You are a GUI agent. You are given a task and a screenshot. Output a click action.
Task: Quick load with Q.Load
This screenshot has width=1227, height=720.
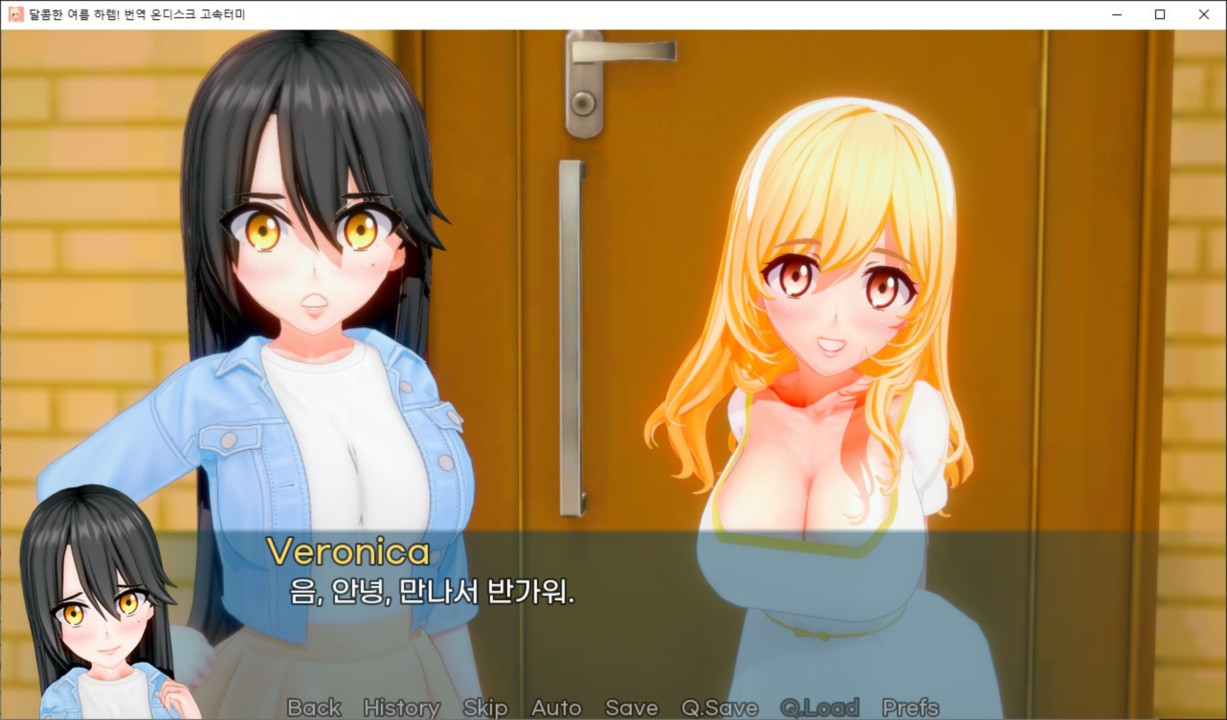[819, 707]
